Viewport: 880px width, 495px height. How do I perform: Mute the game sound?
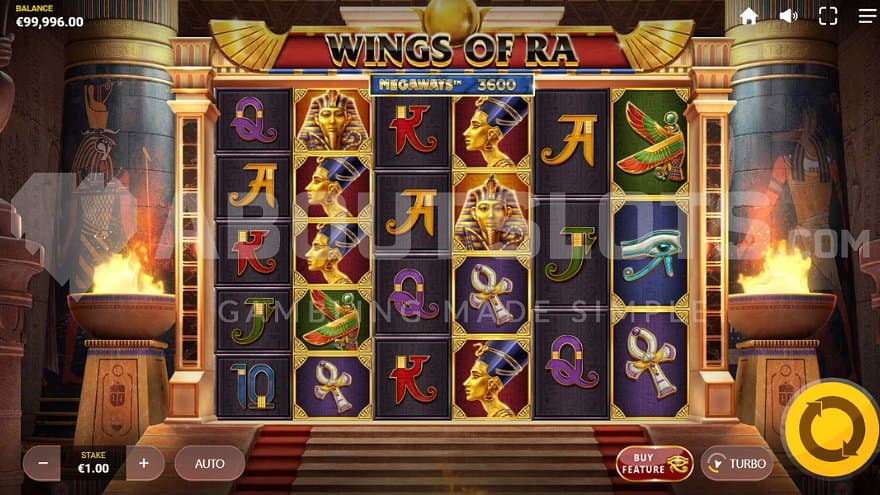click(x=789, y=16)
